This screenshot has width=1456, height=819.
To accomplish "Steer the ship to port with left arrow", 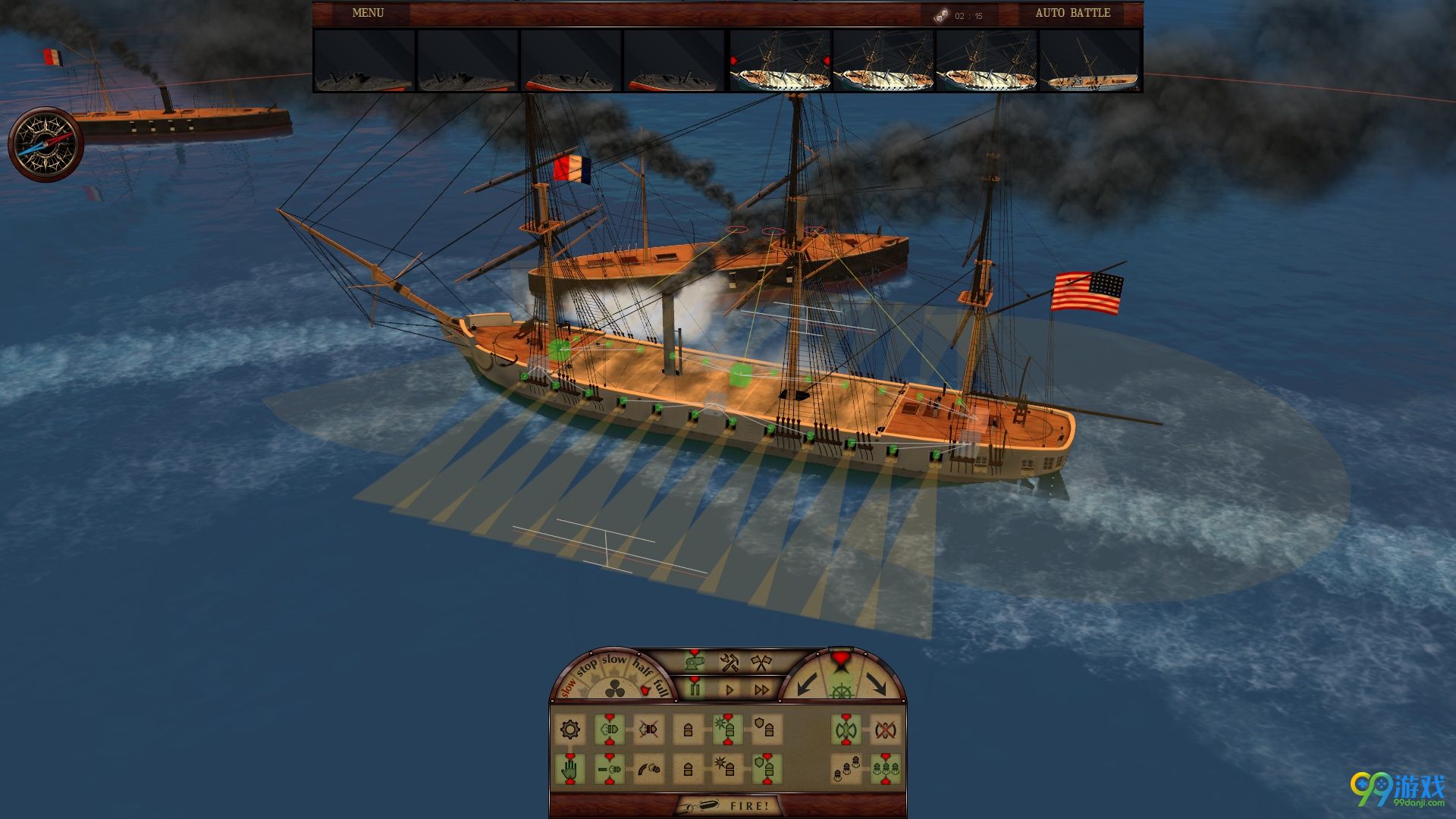I will 806,683.
